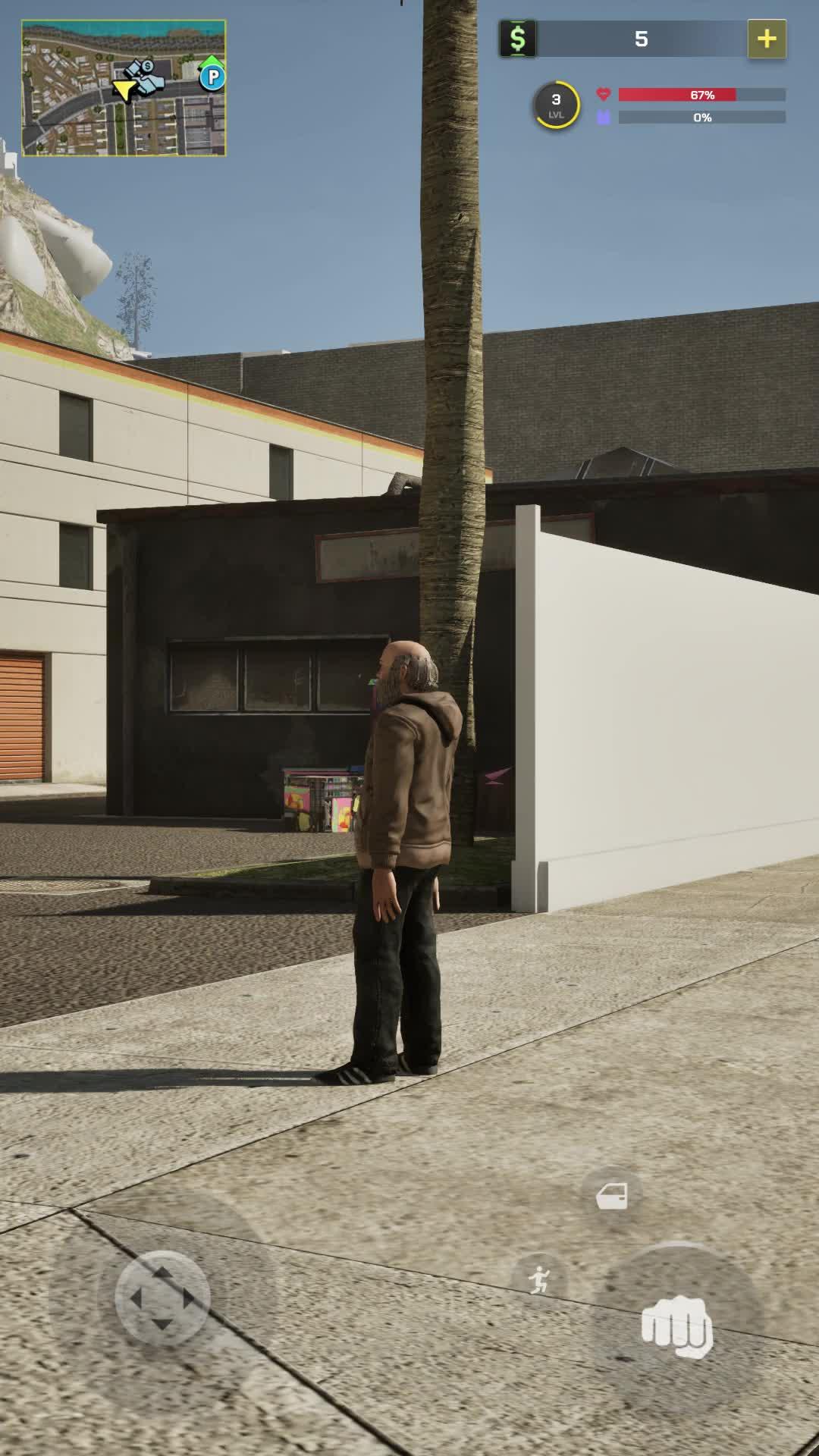Tap the movement joystick pad

(162, 1298)
